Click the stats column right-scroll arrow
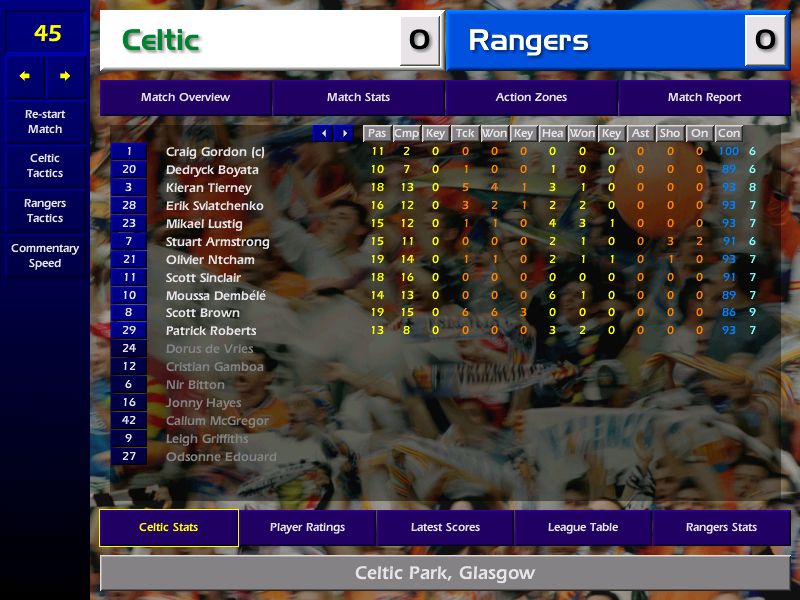This screenshot has height=600, width=800. (344, 133)
